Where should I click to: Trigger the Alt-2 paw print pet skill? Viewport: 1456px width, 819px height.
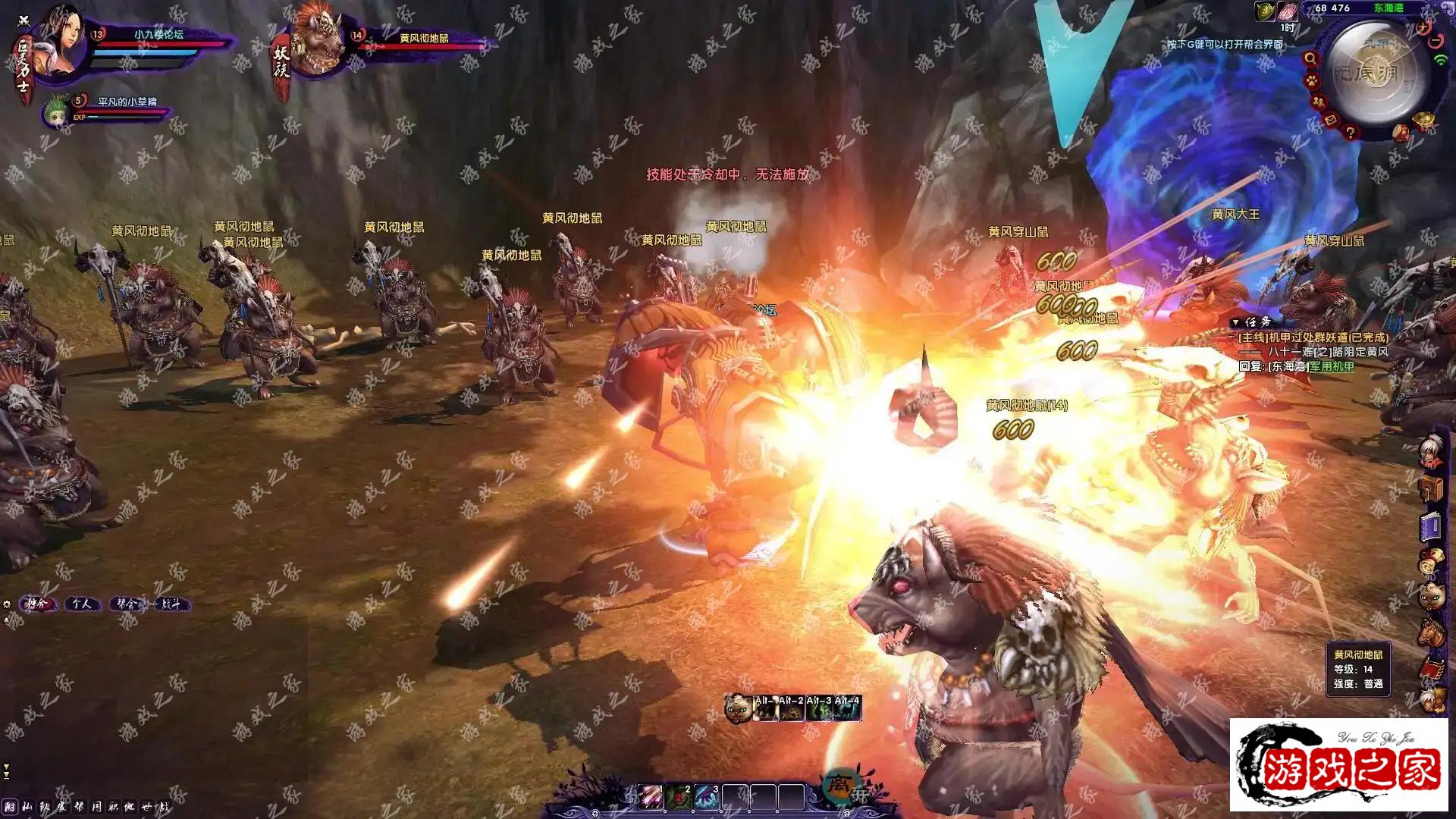click(792, 710)
